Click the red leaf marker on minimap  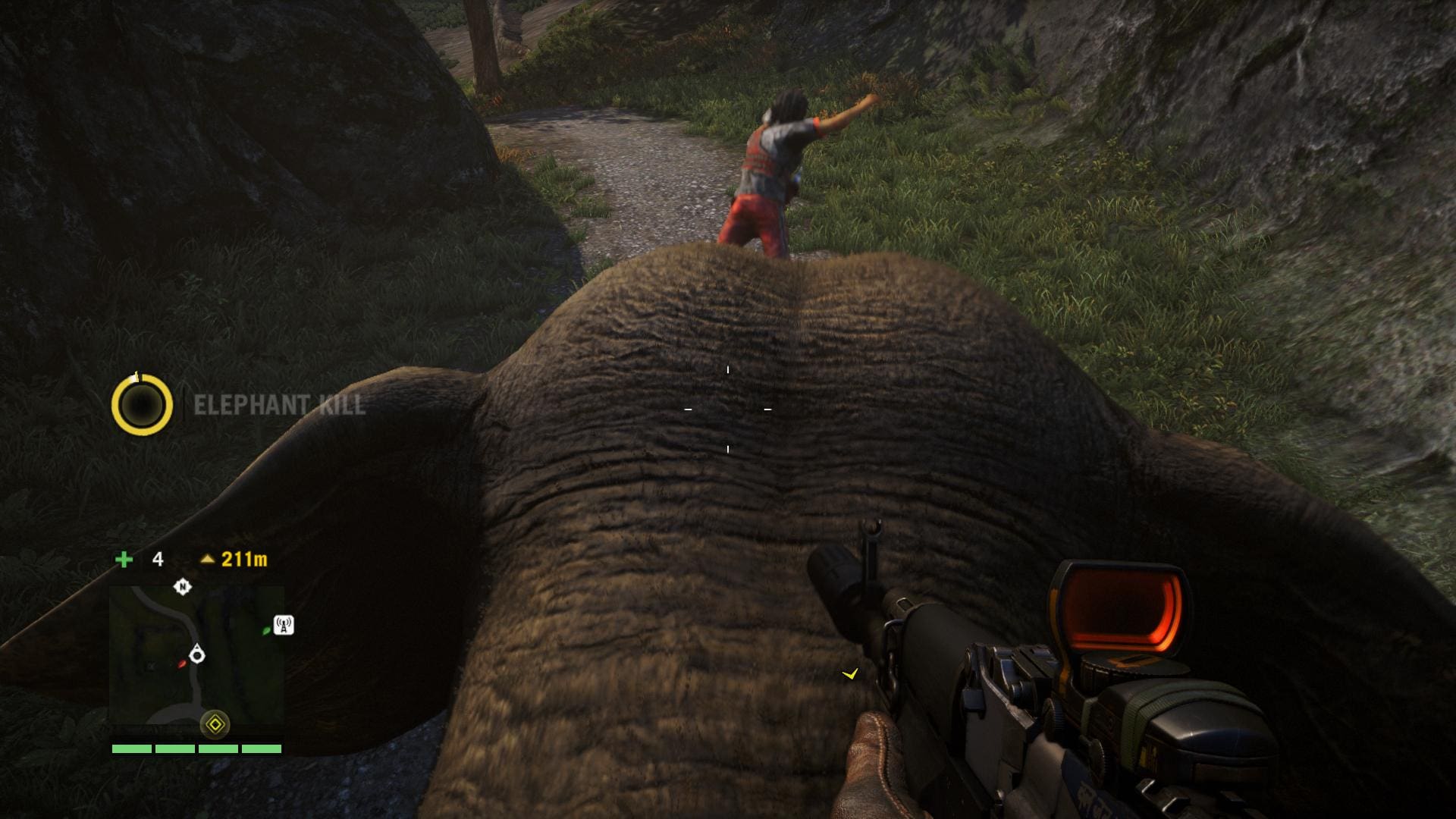click(x=182, y=664)
